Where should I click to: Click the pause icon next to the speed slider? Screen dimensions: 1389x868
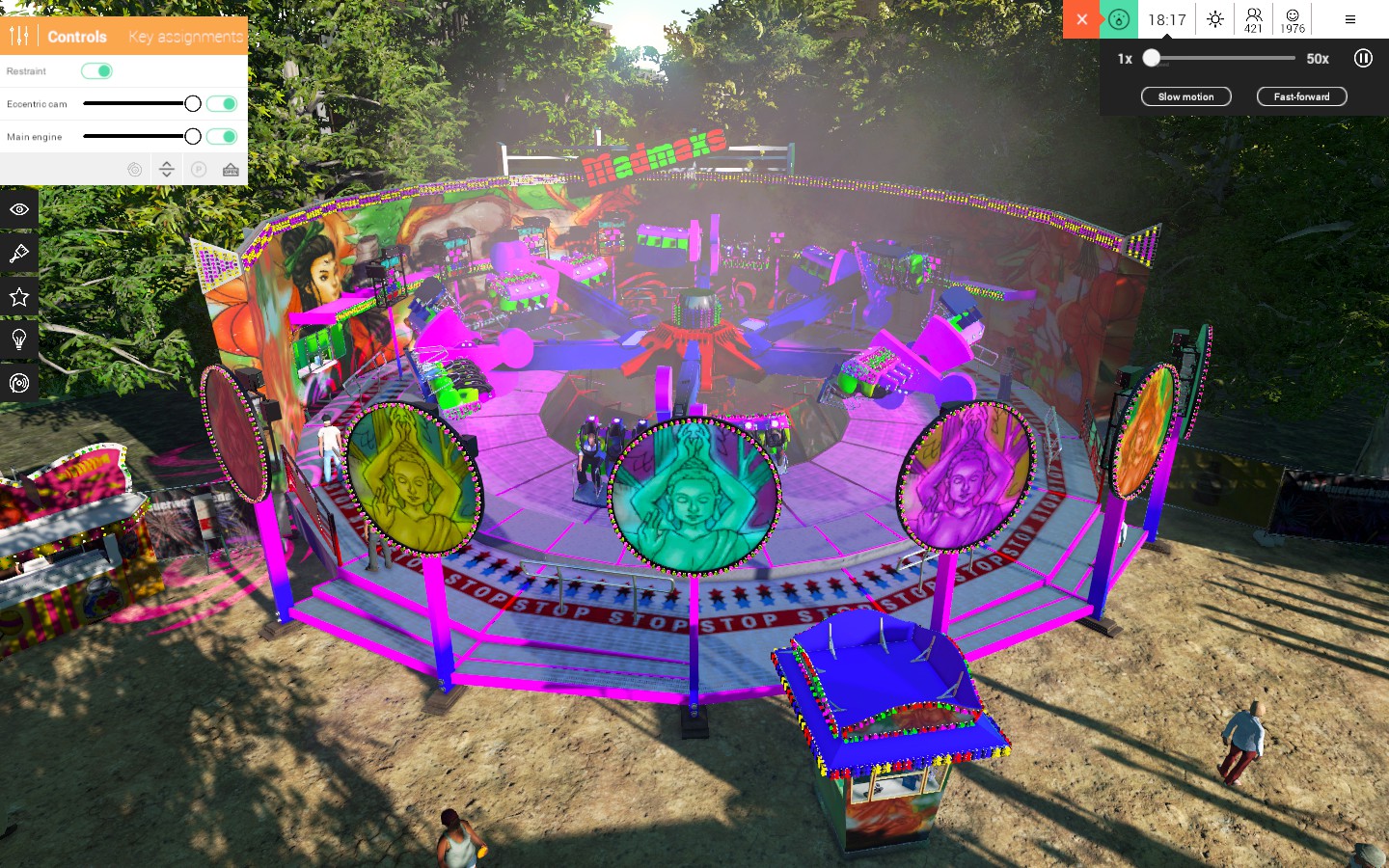(x=1363, y=59)
